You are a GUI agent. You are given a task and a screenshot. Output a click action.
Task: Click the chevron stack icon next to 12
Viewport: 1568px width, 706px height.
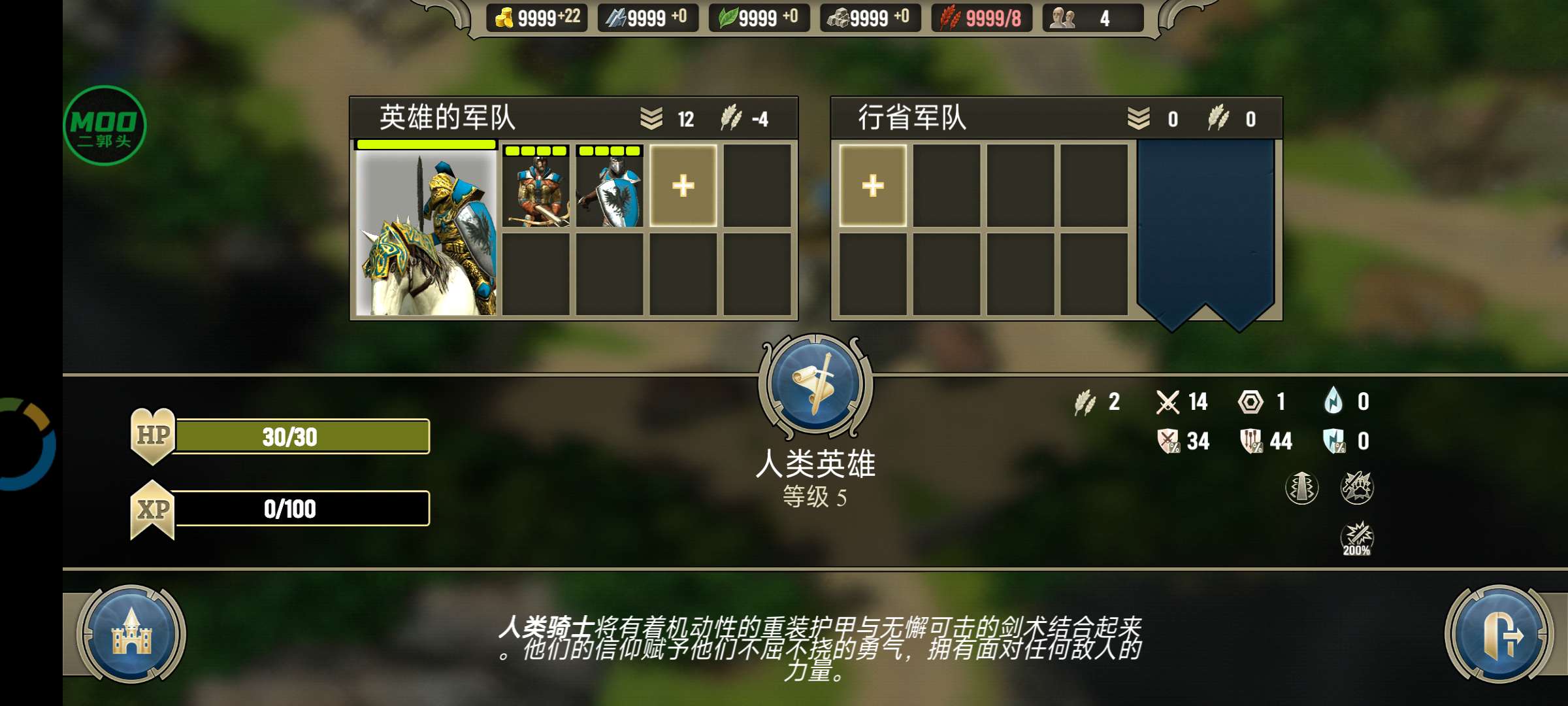pos(652,118)
